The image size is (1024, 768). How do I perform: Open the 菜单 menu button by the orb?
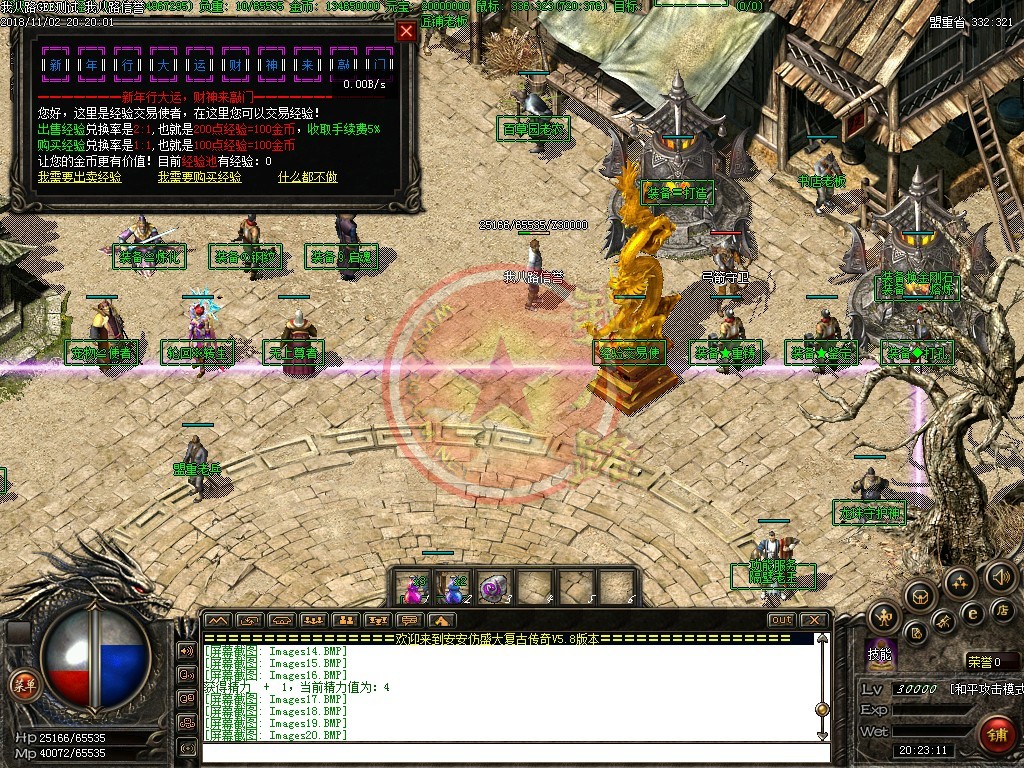(x=22, y=684)
